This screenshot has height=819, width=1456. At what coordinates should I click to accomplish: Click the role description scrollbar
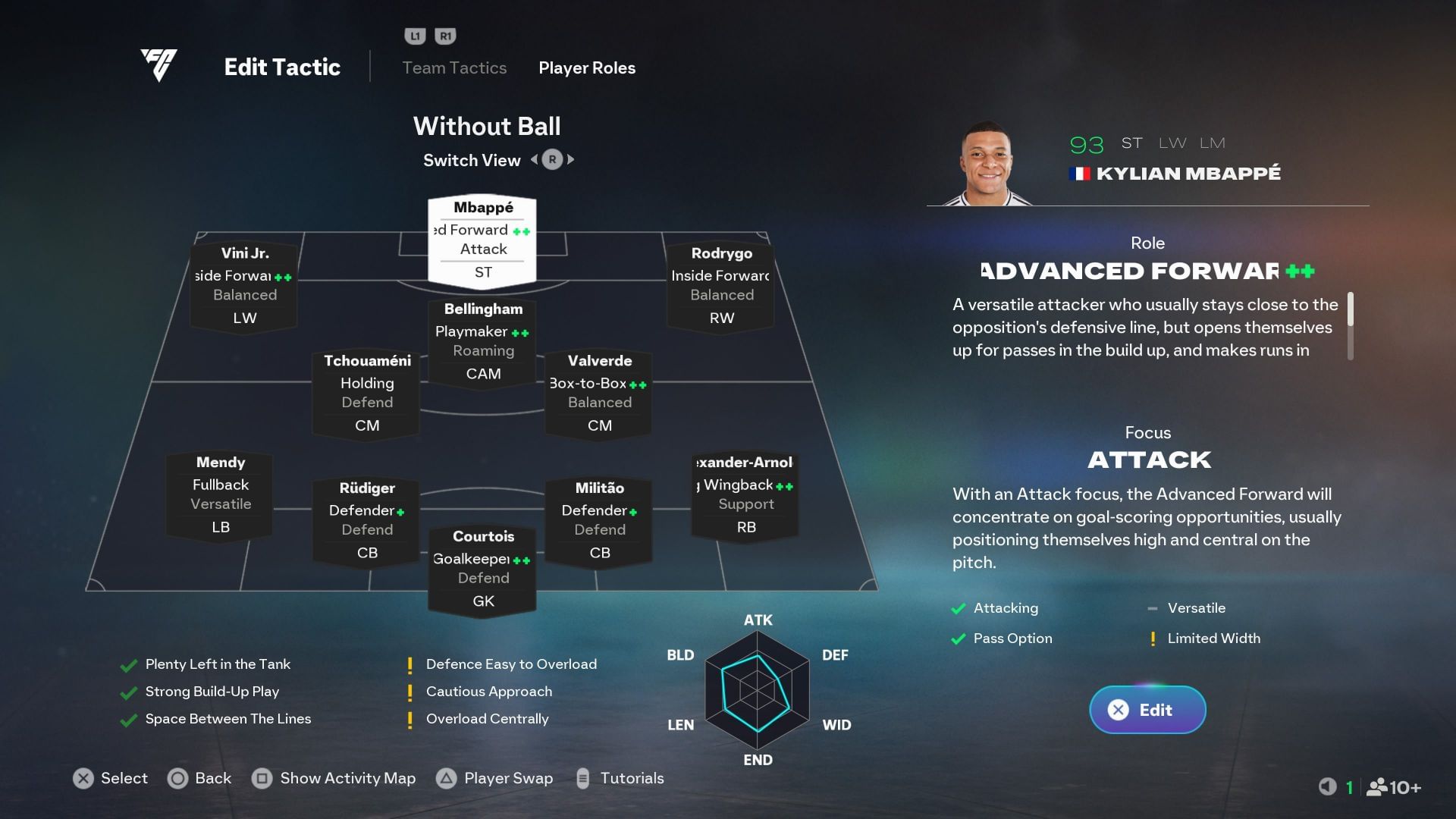tap(1350, 326)
